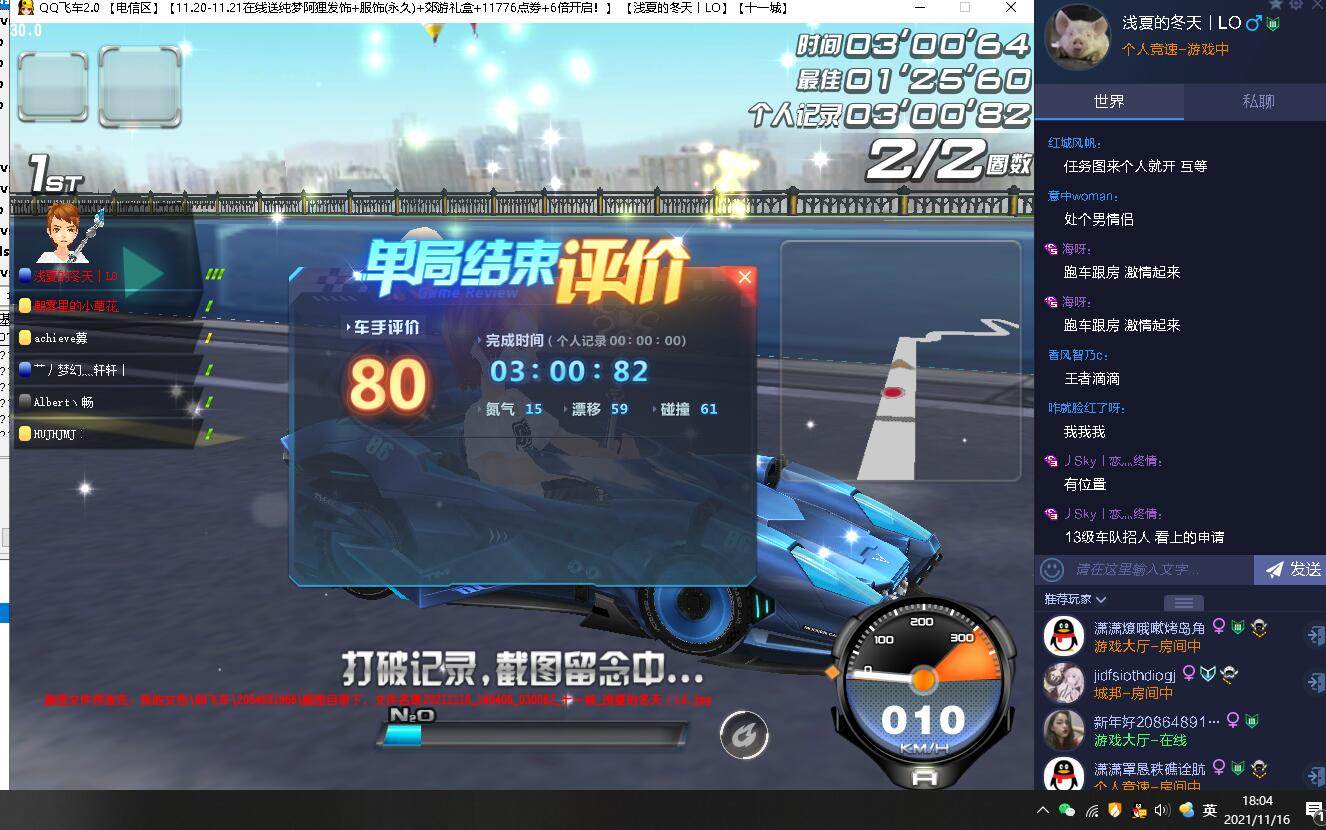The height and width of the screenshot is (830, 1326).
Task: Open WeChat from the taskbar tray
Action: tap(1066, 810)
